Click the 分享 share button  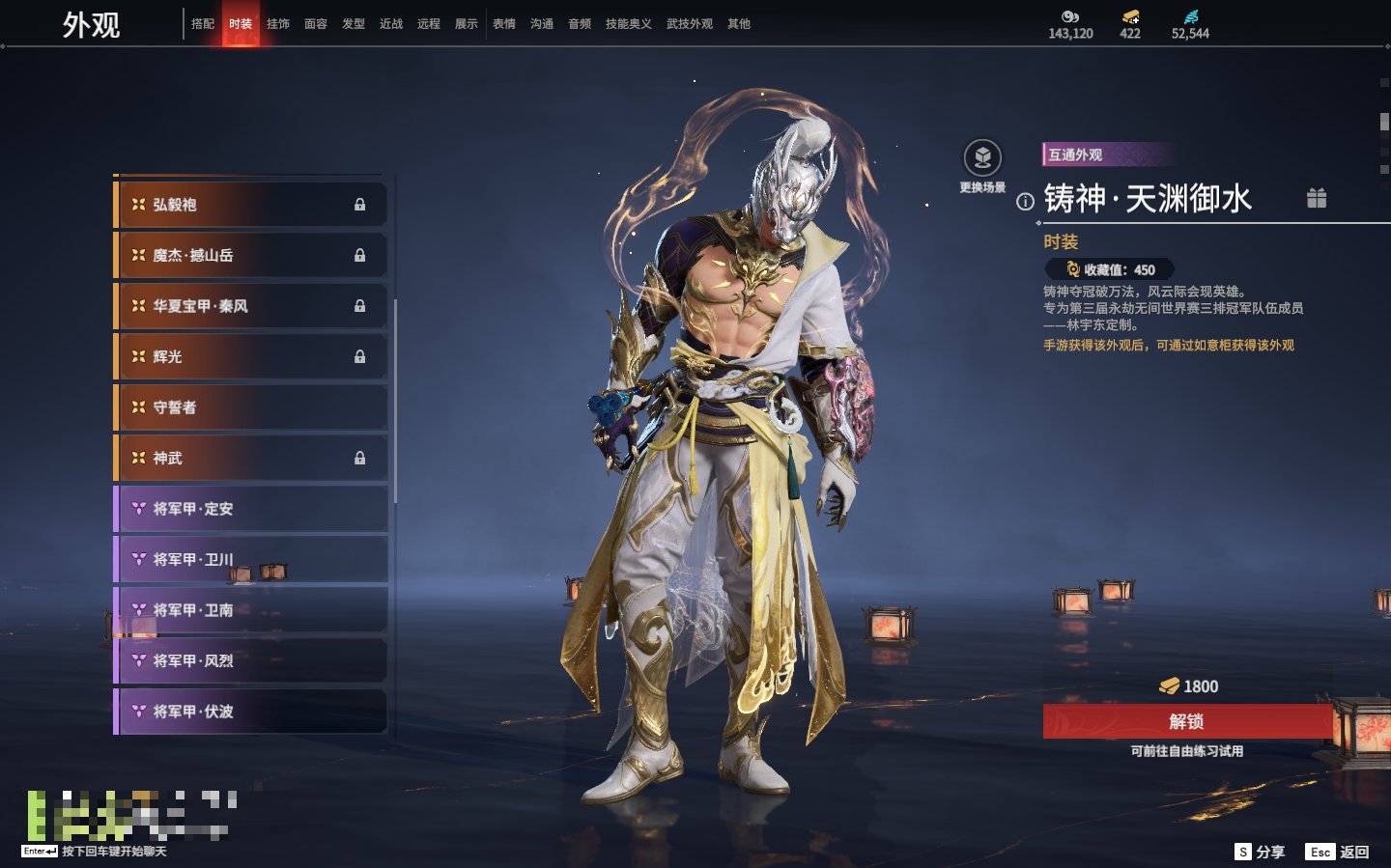(1260, 852)
